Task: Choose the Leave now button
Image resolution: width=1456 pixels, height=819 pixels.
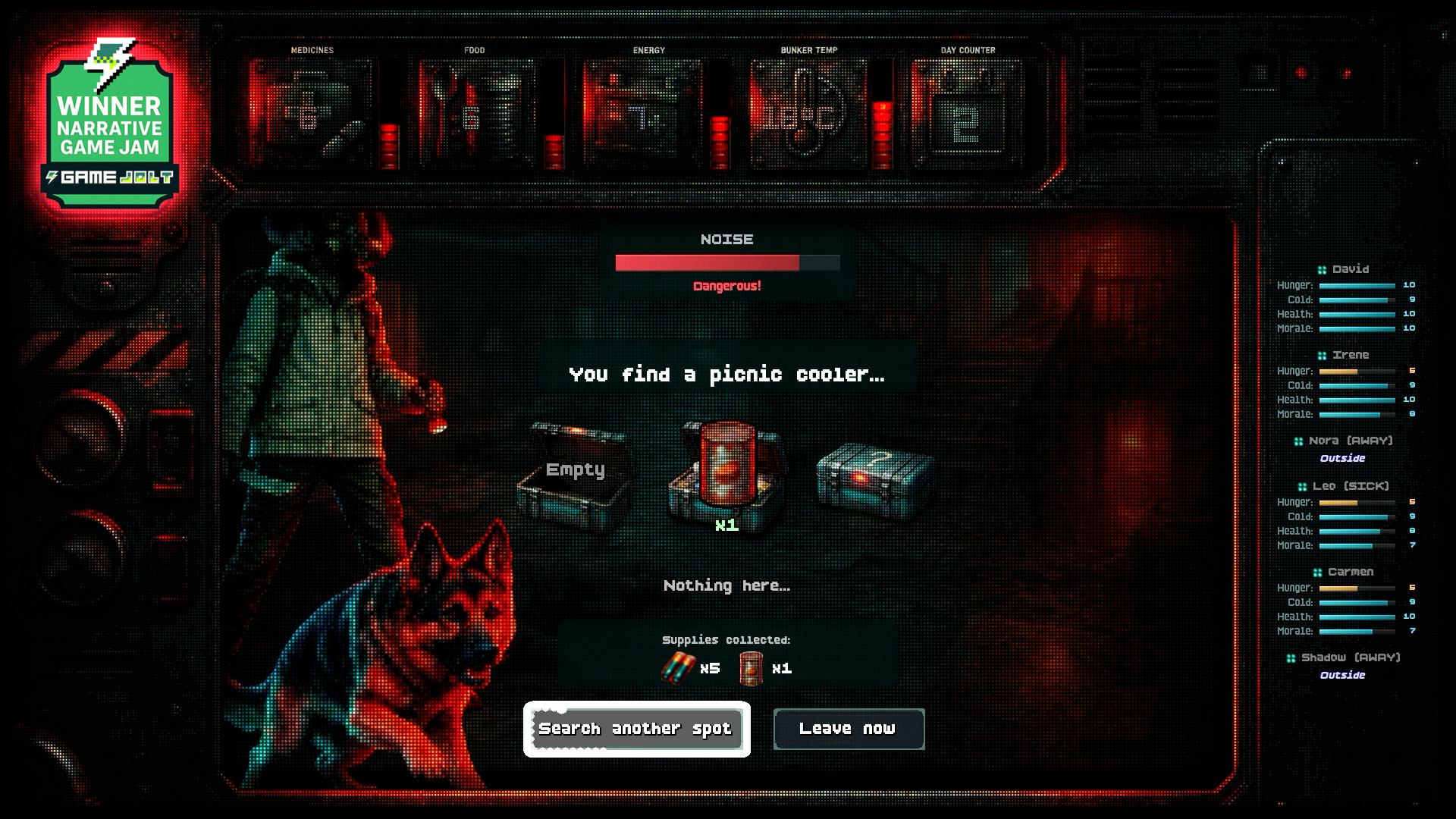Action: [x=849, y=729]
